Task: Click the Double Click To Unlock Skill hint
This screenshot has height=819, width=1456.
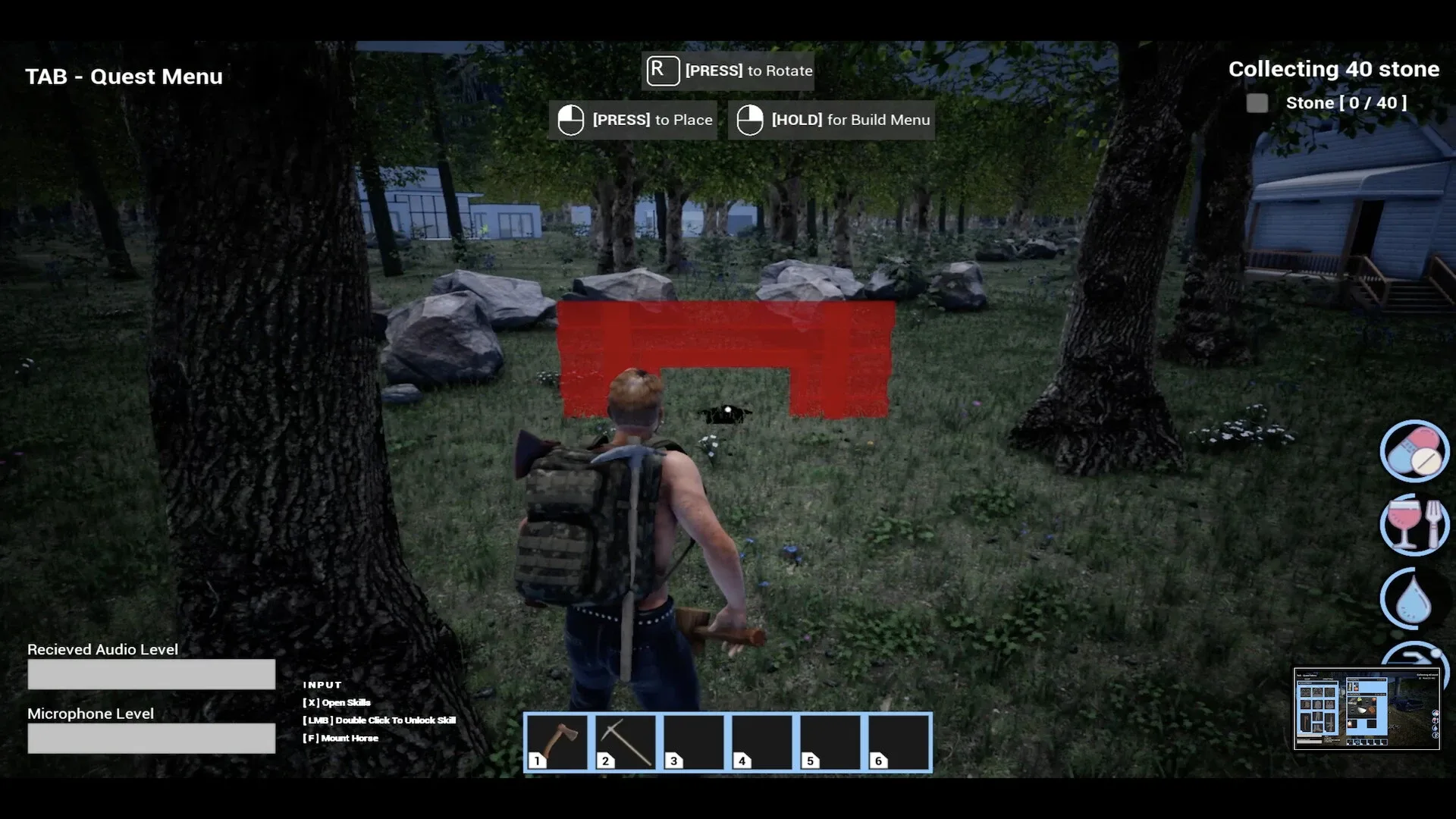Action: pyautogui.click(x=379, y=720)
